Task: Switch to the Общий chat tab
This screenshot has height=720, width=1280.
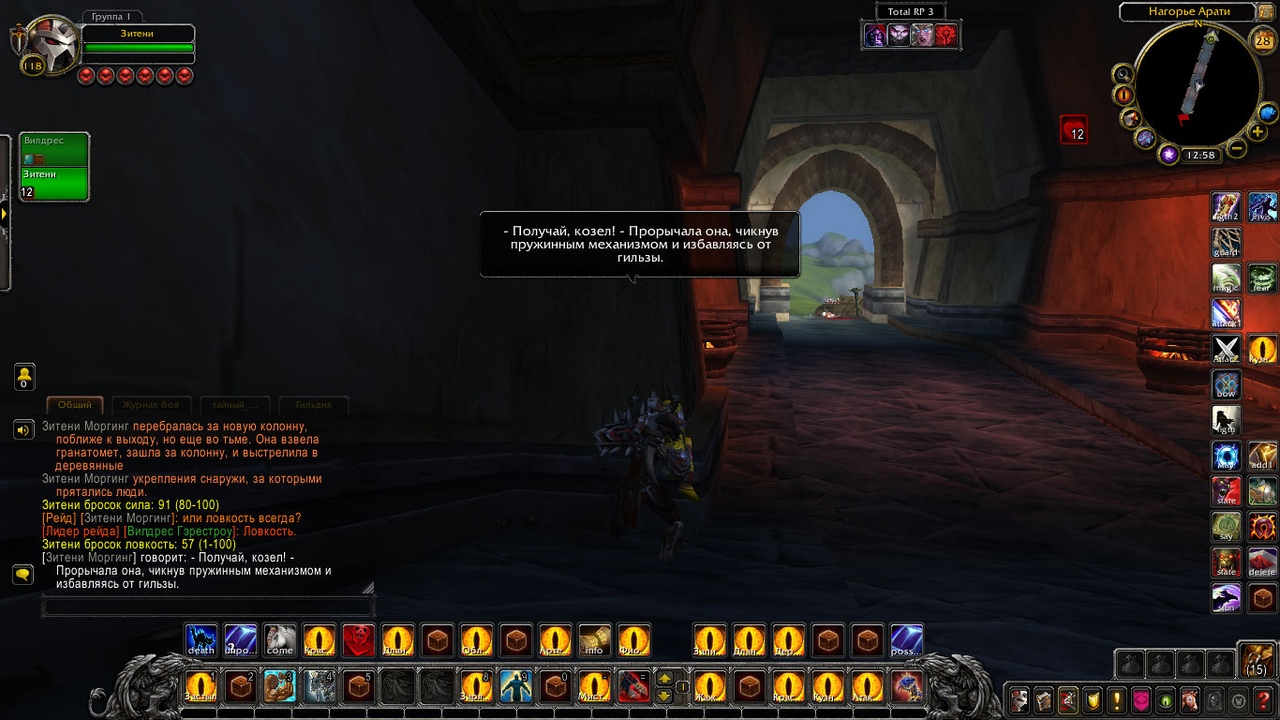Action: [75, 405]
